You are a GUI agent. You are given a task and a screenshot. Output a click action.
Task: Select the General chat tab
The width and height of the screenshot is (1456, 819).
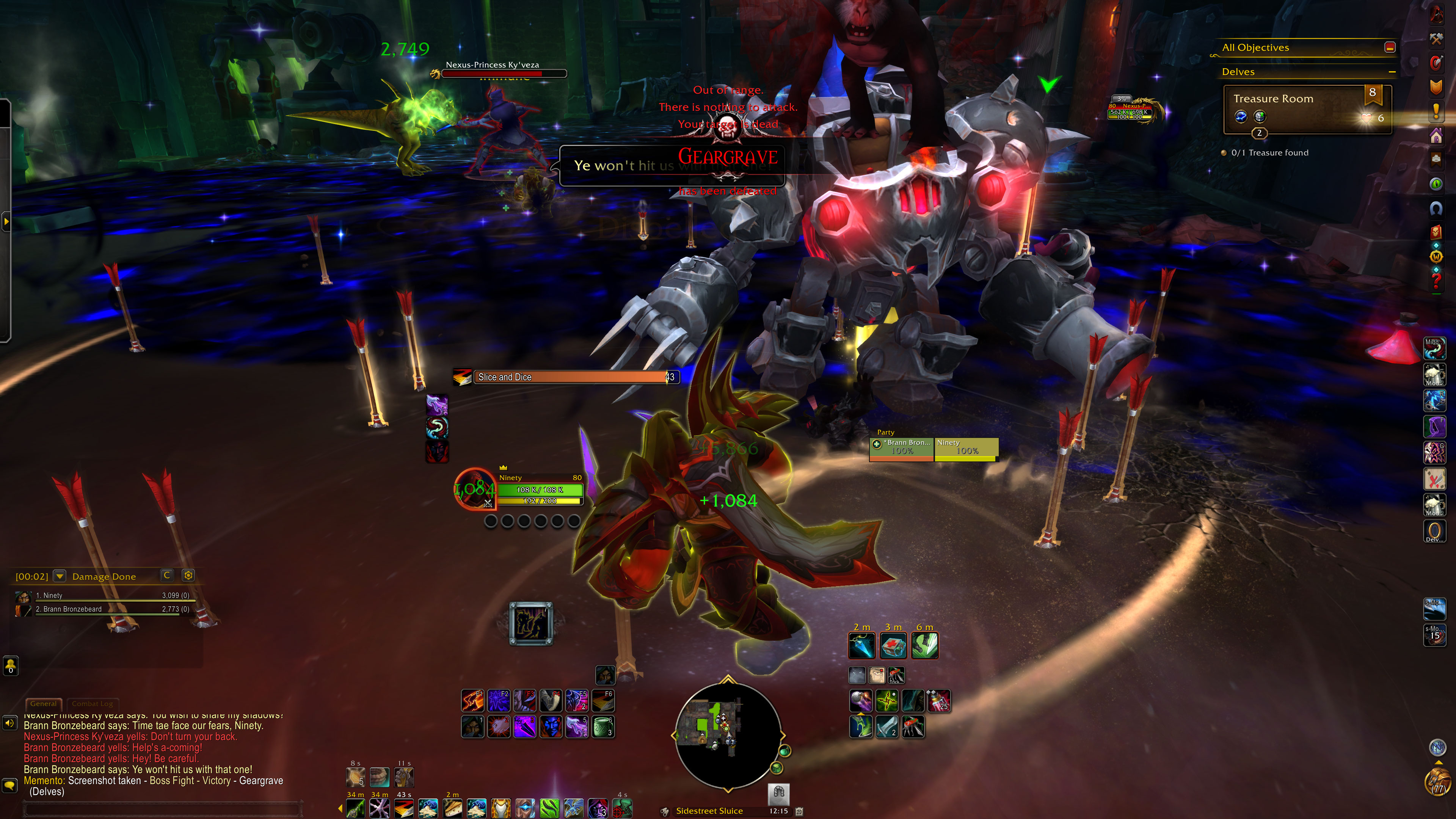[x=44, y=704]
